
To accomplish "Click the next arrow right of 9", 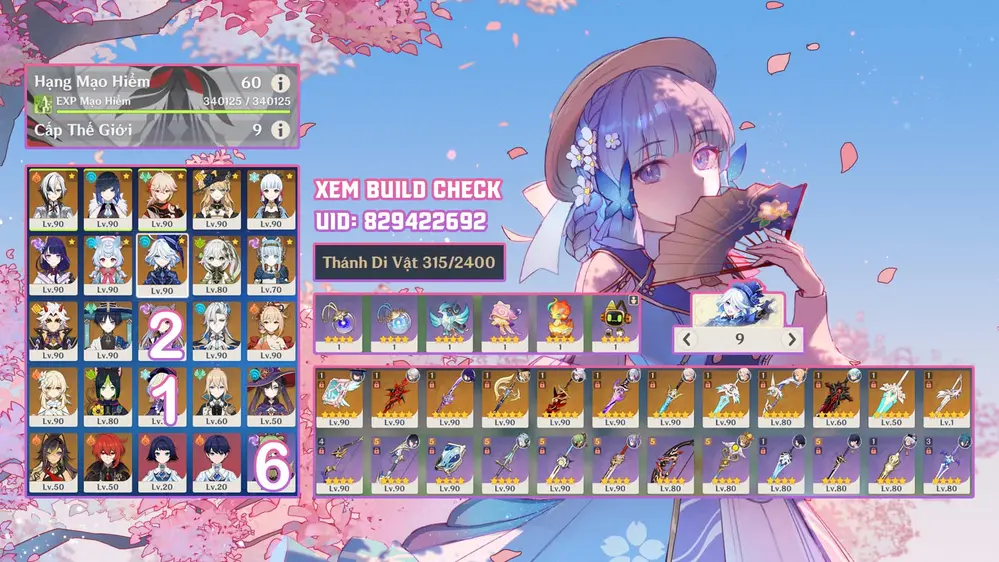I will coord(791,339).
